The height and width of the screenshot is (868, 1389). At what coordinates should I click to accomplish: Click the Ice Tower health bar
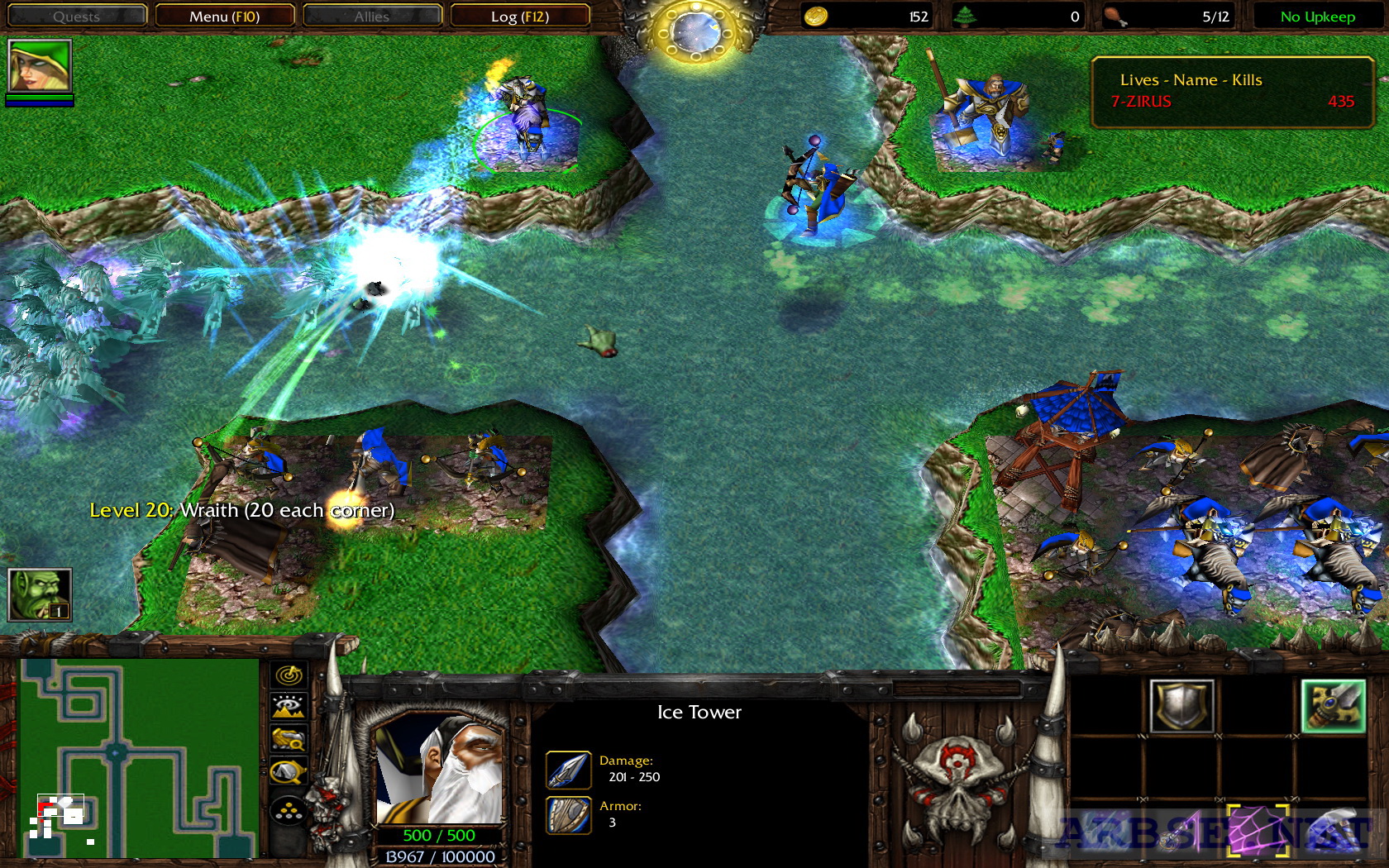pyautogui.click(x=439, y=835)
